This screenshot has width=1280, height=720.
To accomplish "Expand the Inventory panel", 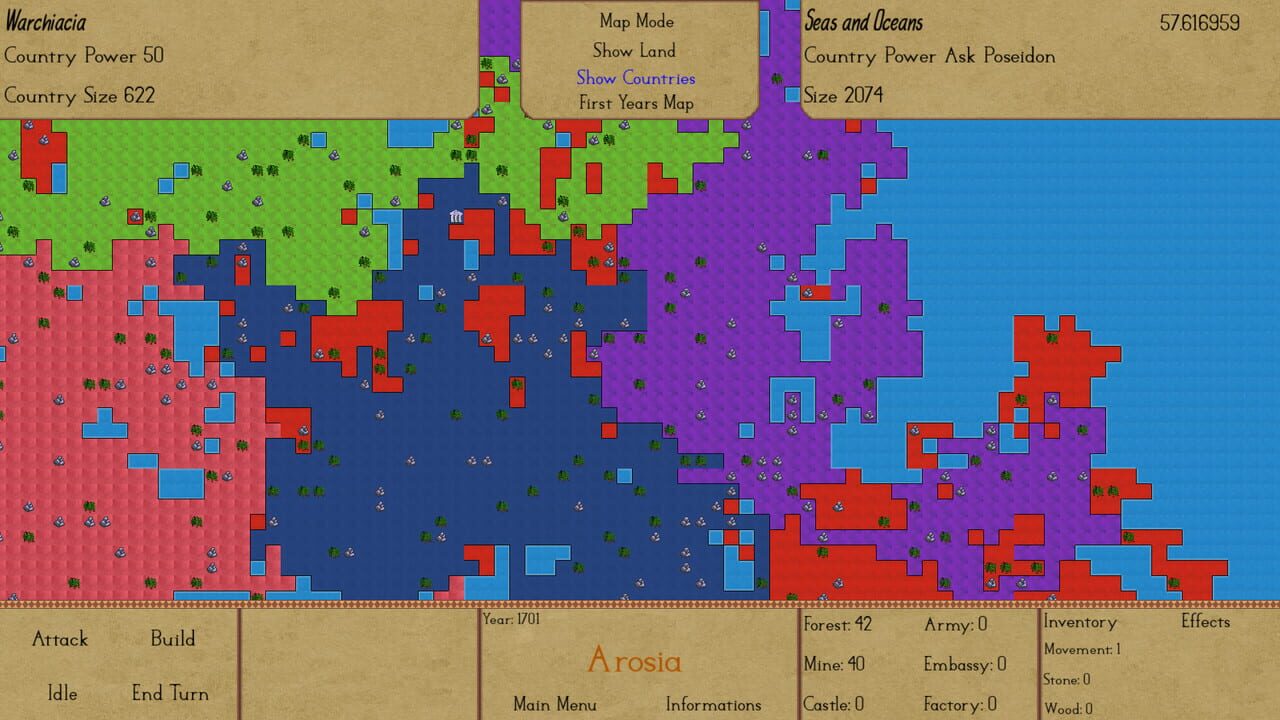I will point(1080,621).
